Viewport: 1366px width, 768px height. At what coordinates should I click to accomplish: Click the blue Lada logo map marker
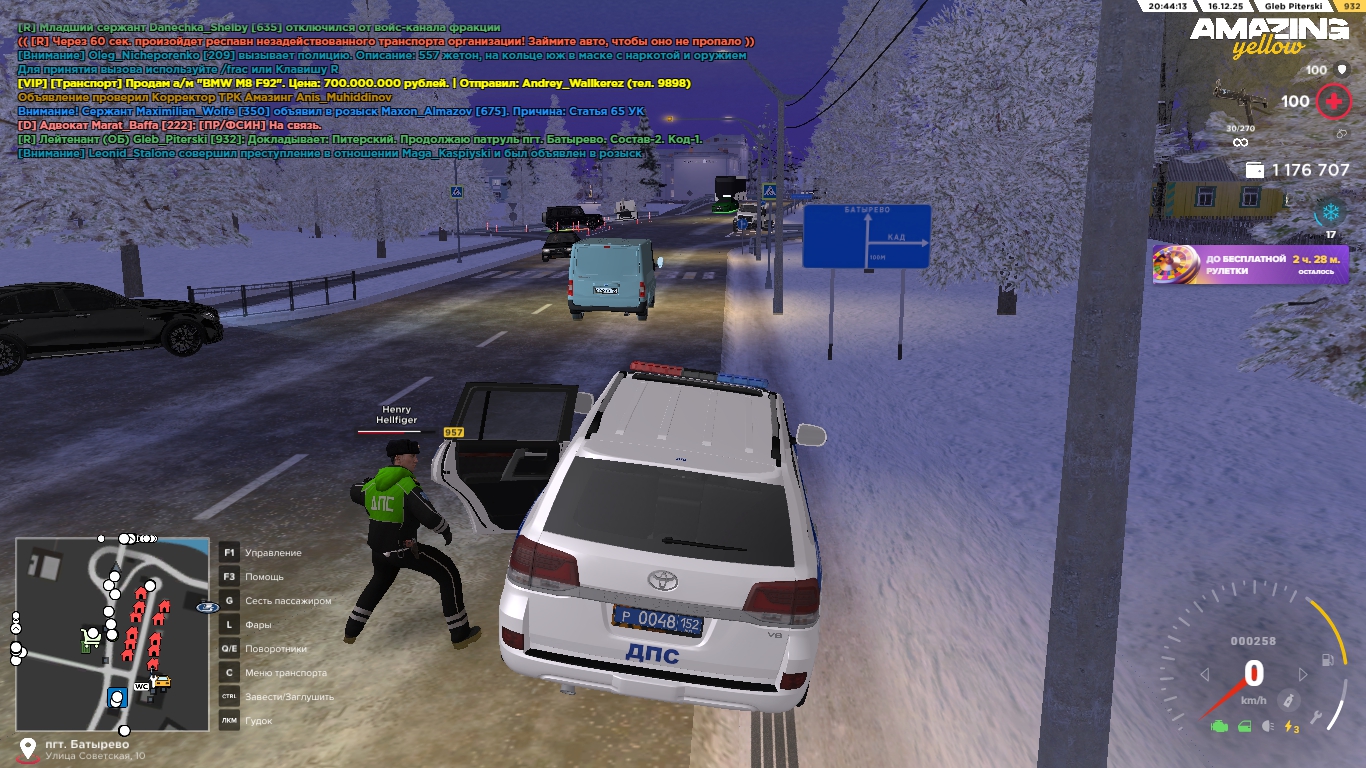(x=207, y=607)
